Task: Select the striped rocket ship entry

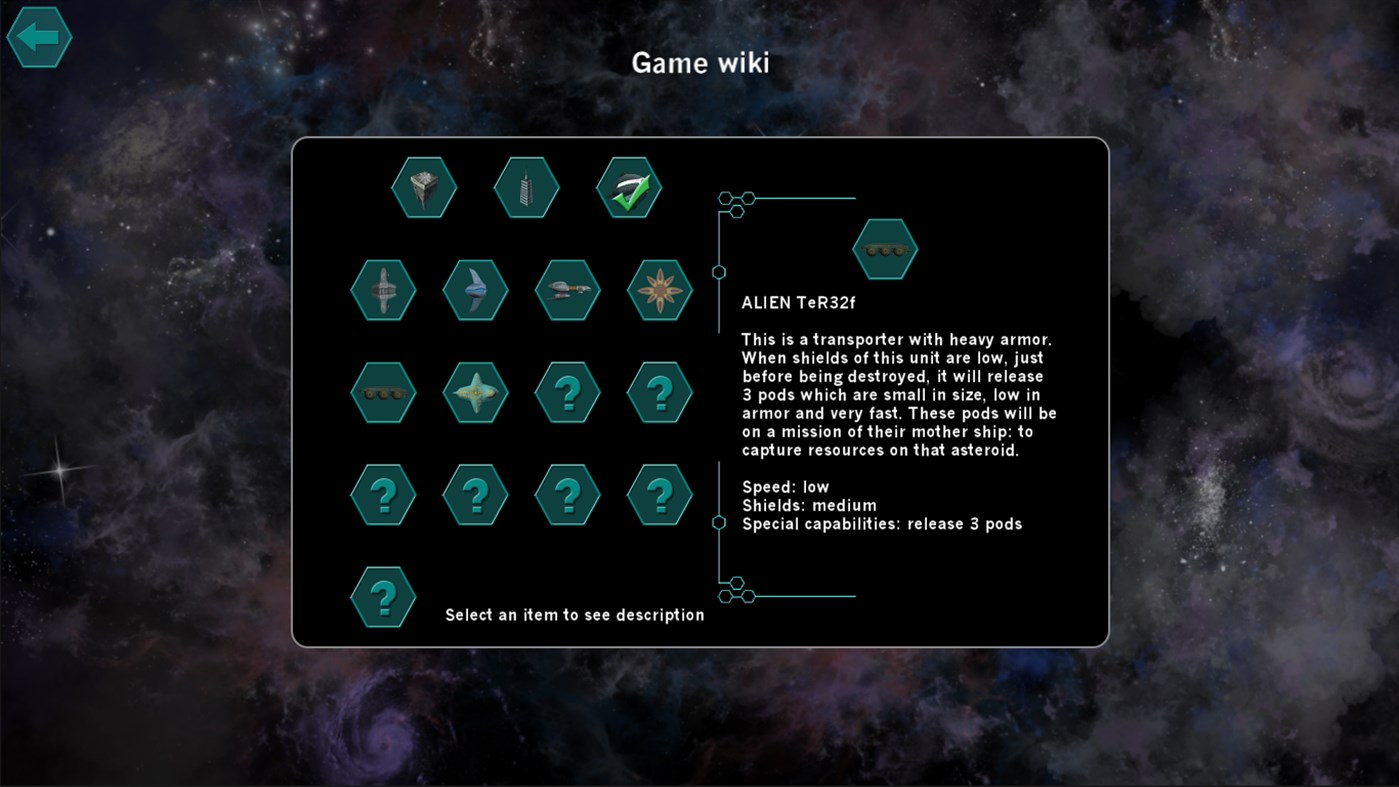Action: pos(567,290)
